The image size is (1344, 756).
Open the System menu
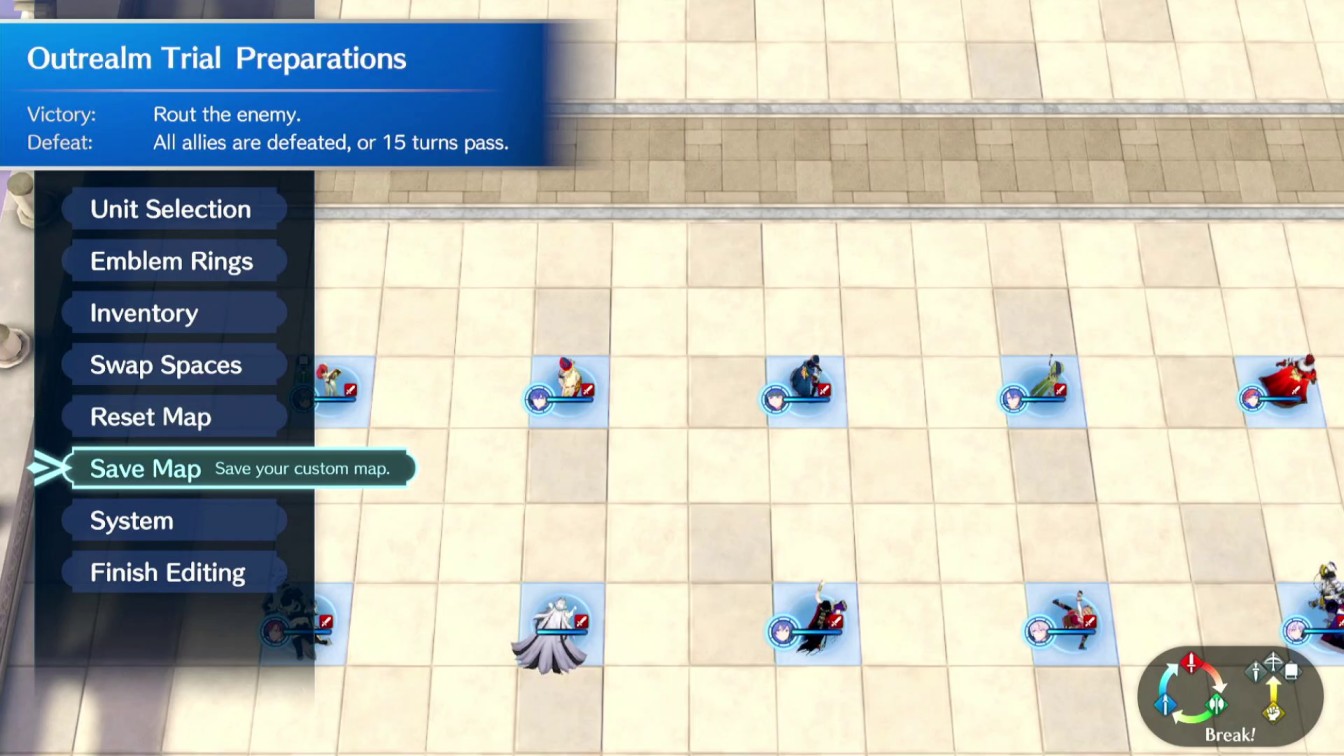[x=133, y=520]
